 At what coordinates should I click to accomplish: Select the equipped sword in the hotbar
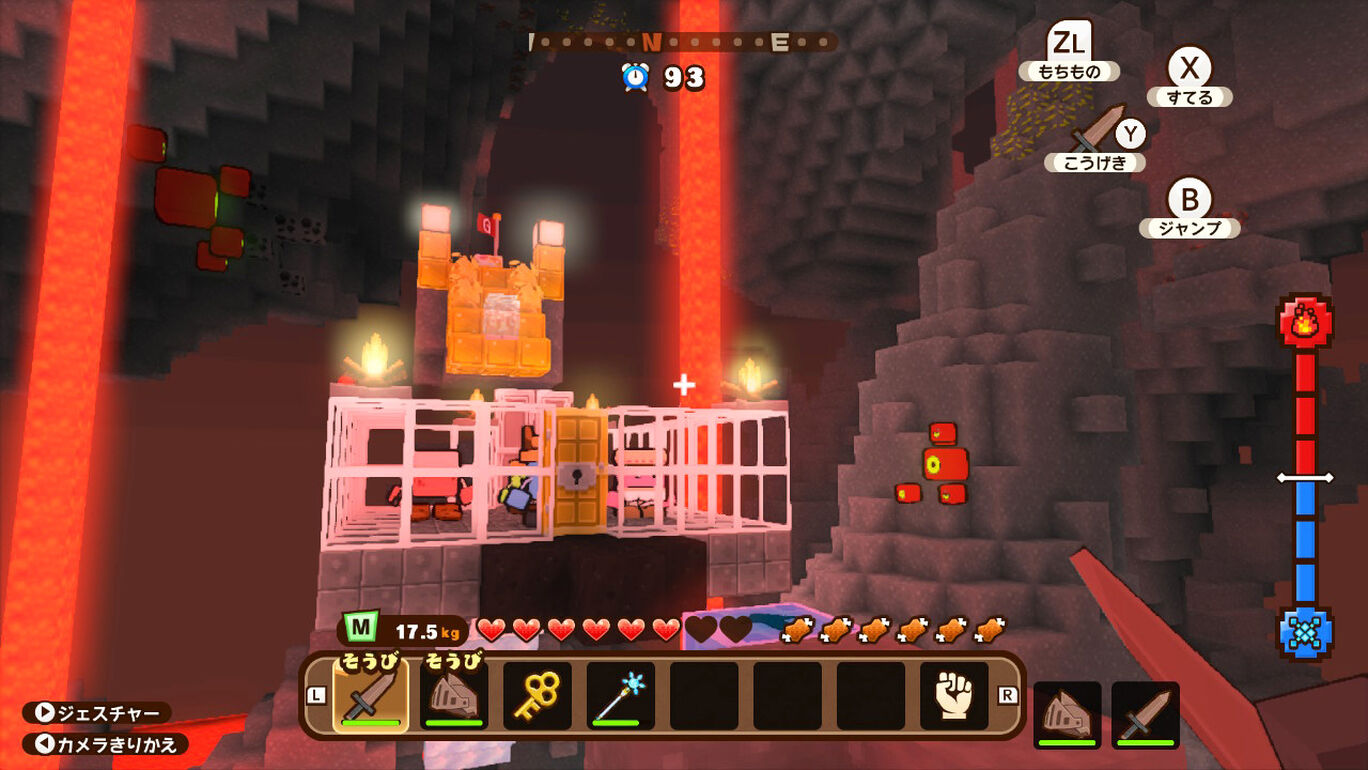click(370, 695)
